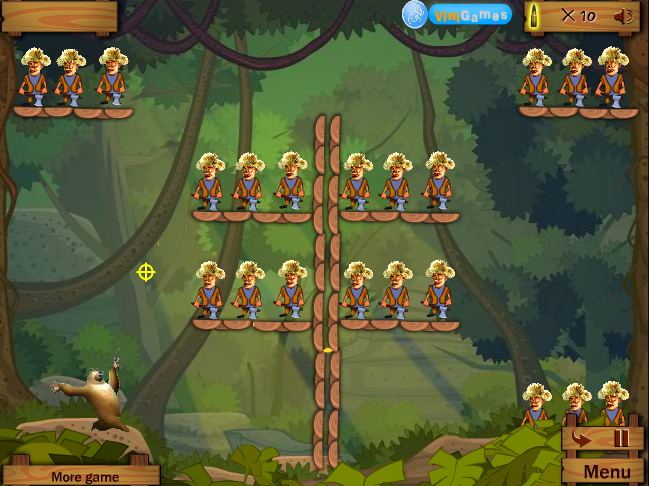
Task: Open the More game link
Action: click(85, 476)
